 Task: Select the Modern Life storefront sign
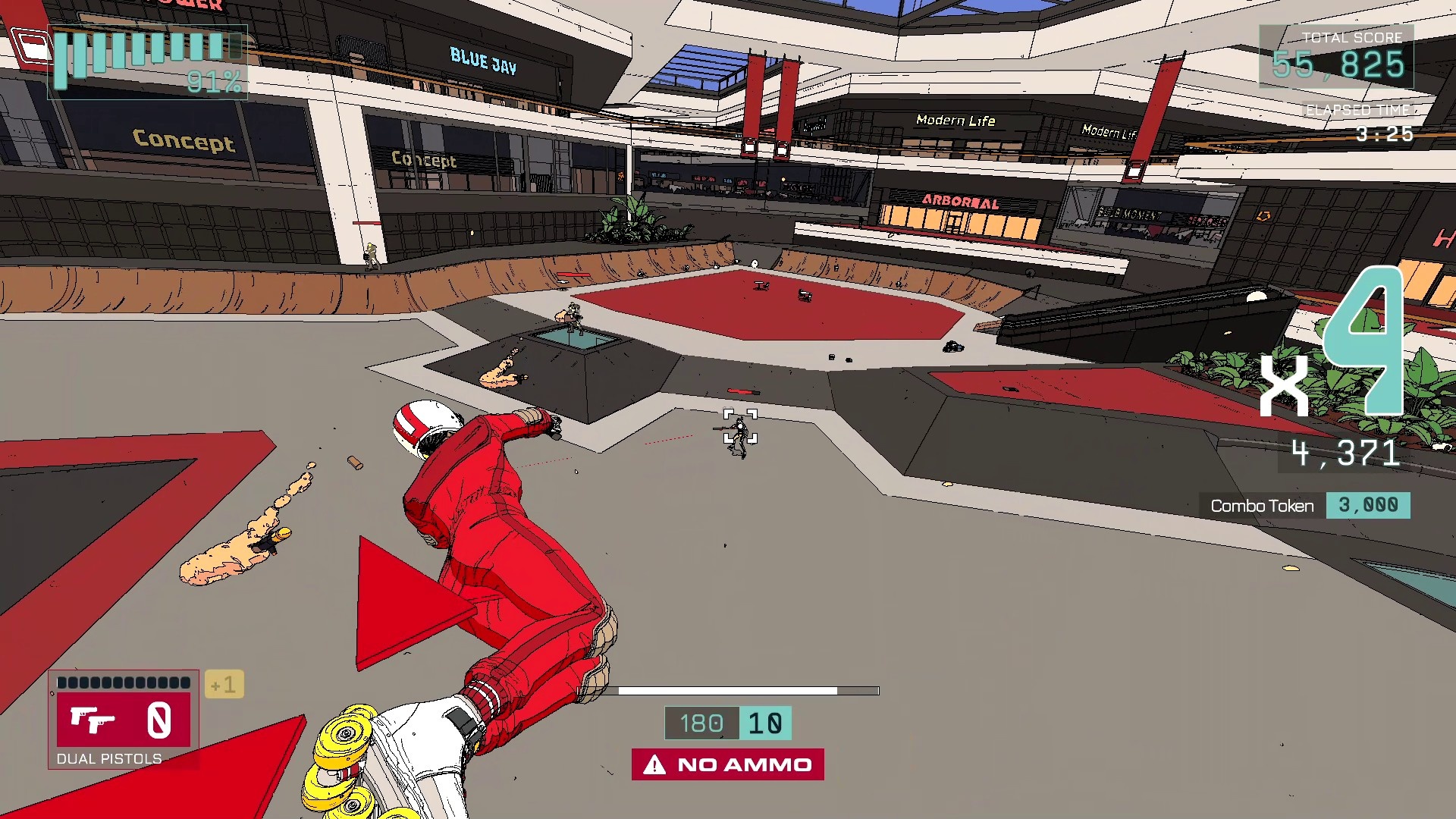[x=954, y=121]
